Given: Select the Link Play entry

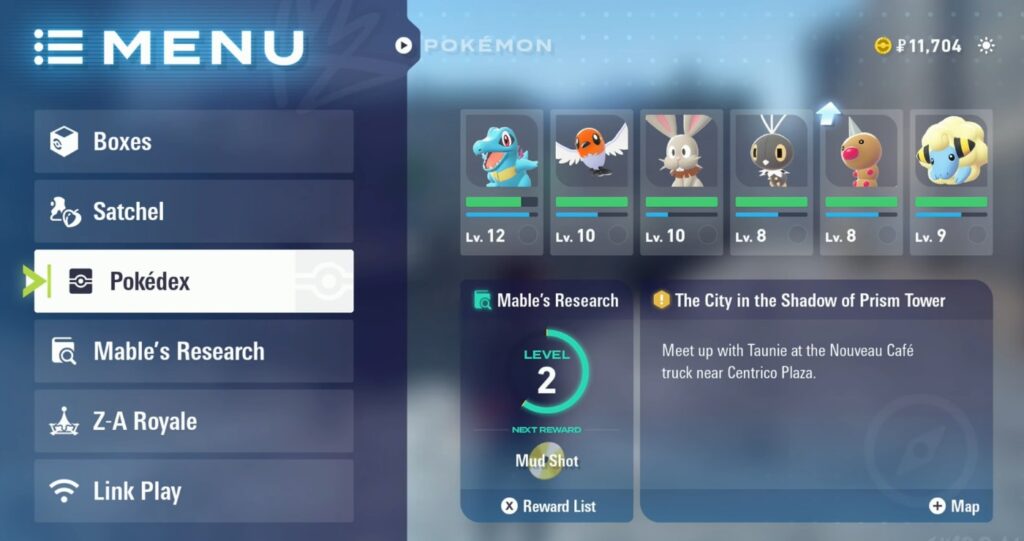Looking at the screenshot, I should (x=194, y=492).
